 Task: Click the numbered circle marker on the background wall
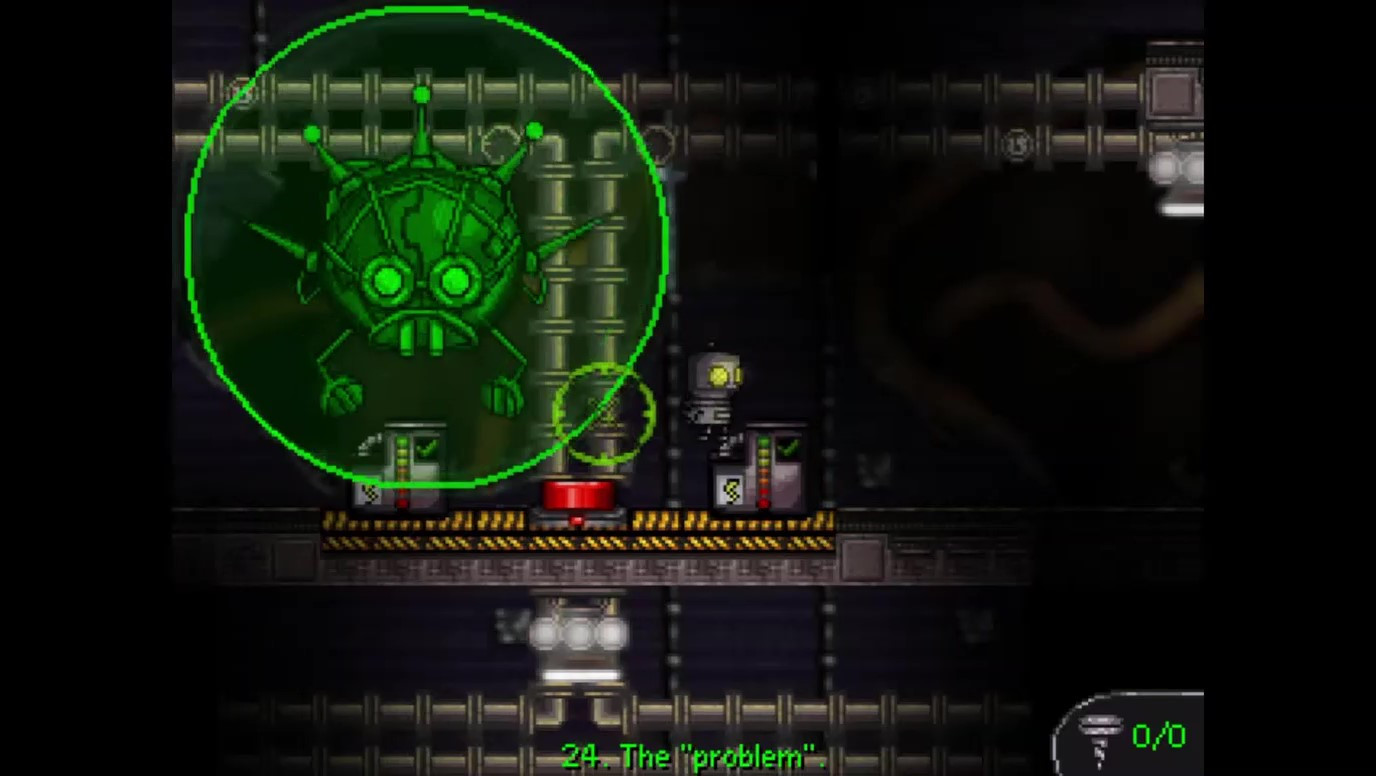(1015, 143)
